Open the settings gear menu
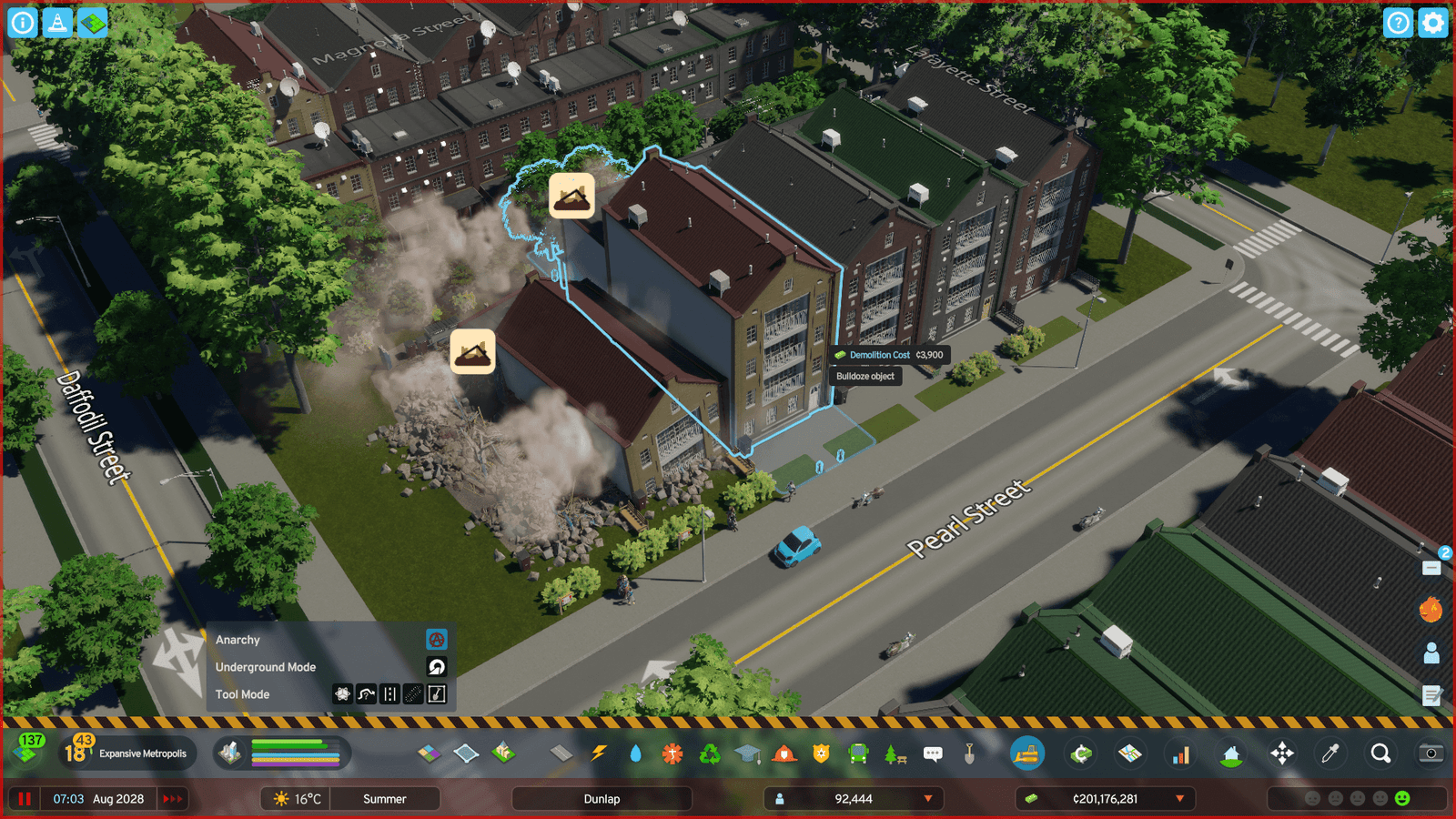Screen dimensions: 1456x819 tap(1432, 23)
